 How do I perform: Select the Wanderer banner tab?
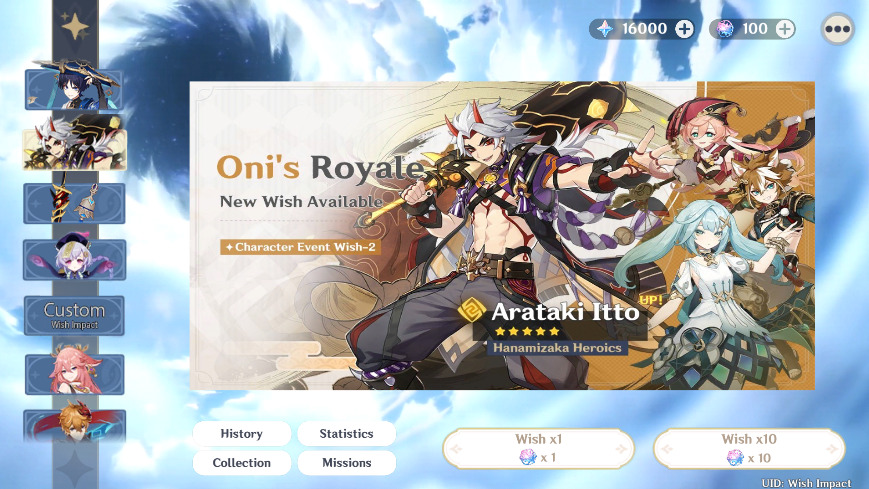(x=74, y=90)
